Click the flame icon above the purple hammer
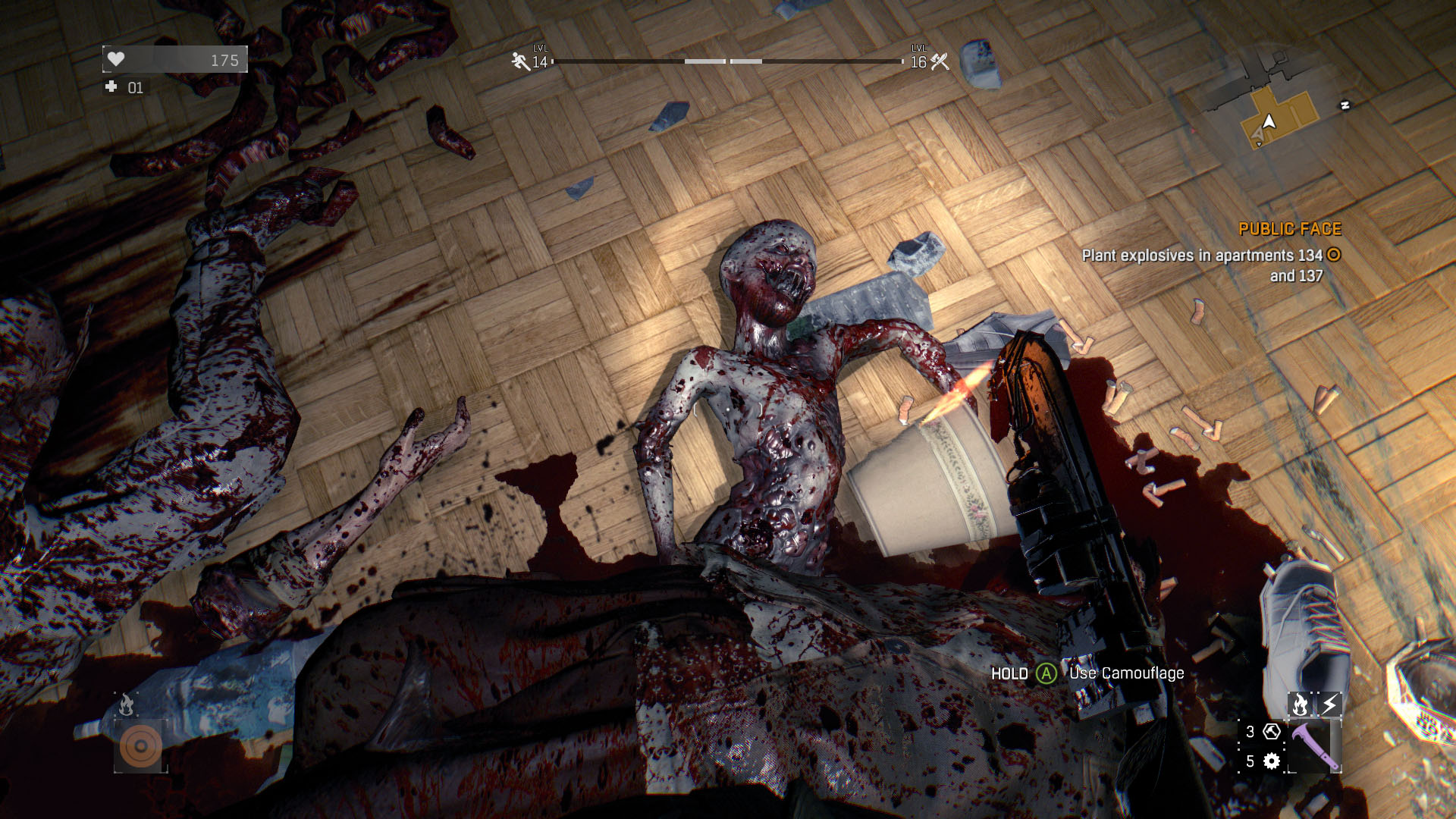The width and height of the screenshot is (1456, 819). (x=1300, y=704)
